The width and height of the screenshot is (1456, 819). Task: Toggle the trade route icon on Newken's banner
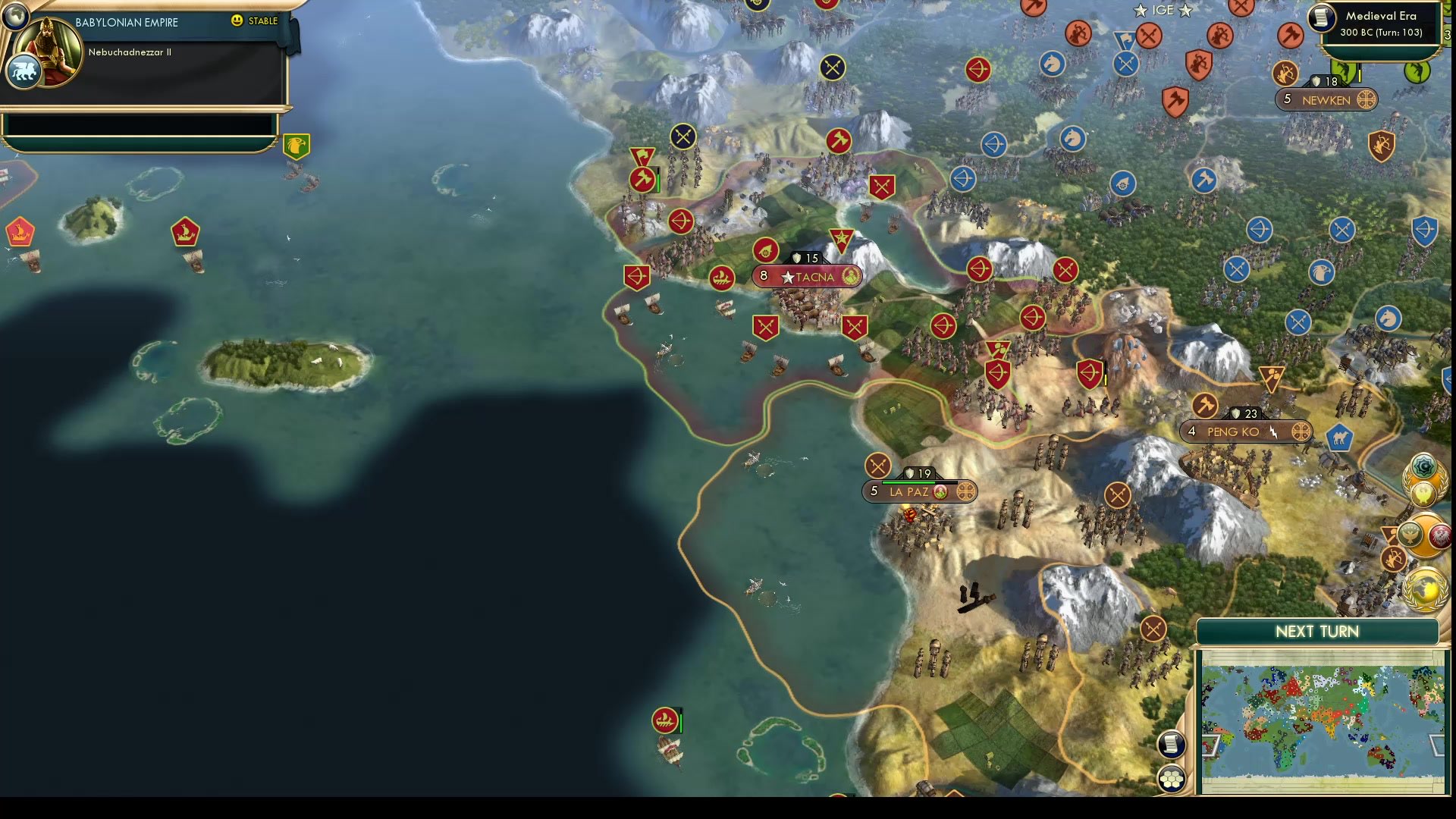(x=1367, y=99)
